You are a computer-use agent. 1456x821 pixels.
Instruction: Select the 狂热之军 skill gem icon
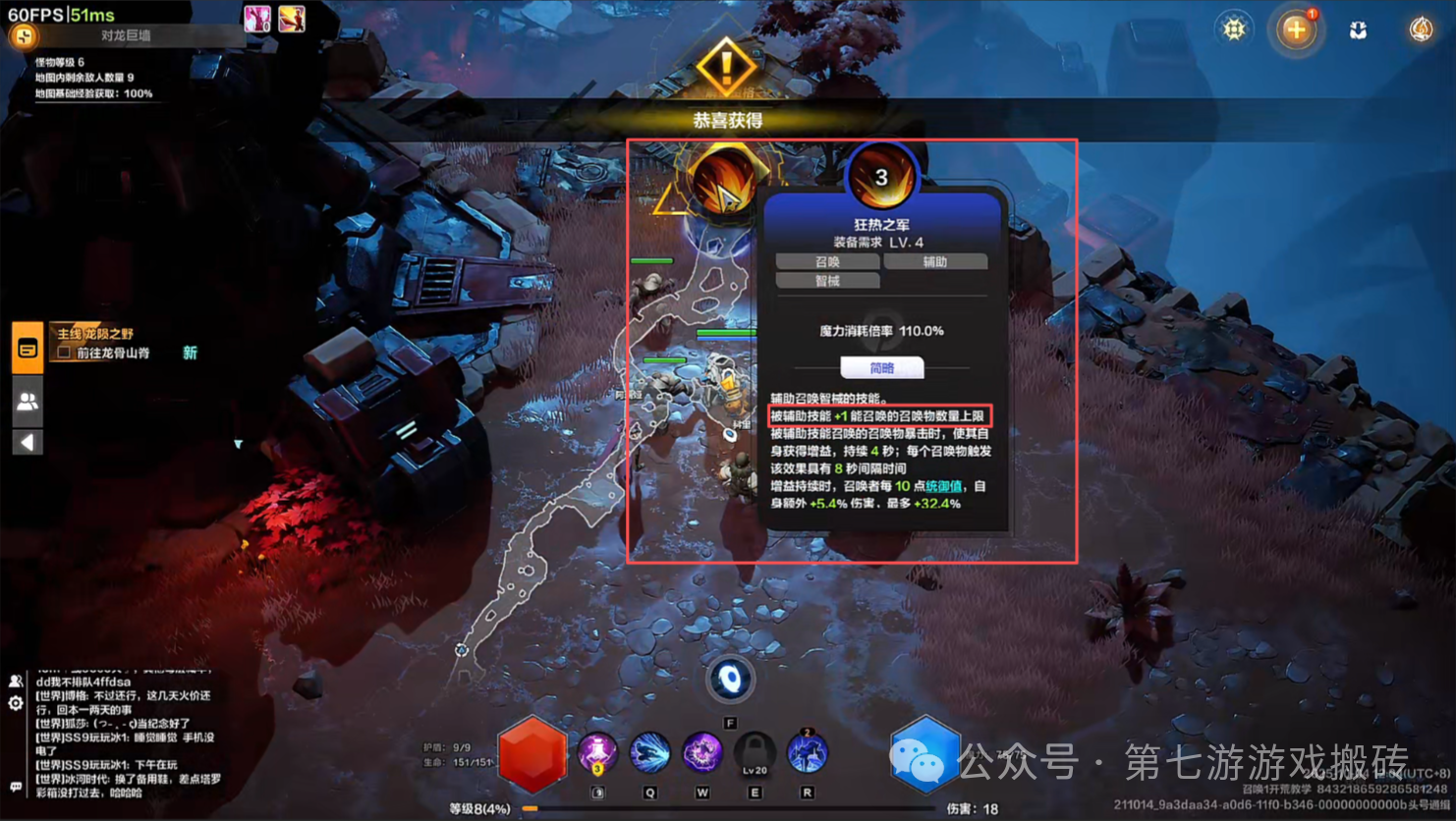[x=881, y=176]
